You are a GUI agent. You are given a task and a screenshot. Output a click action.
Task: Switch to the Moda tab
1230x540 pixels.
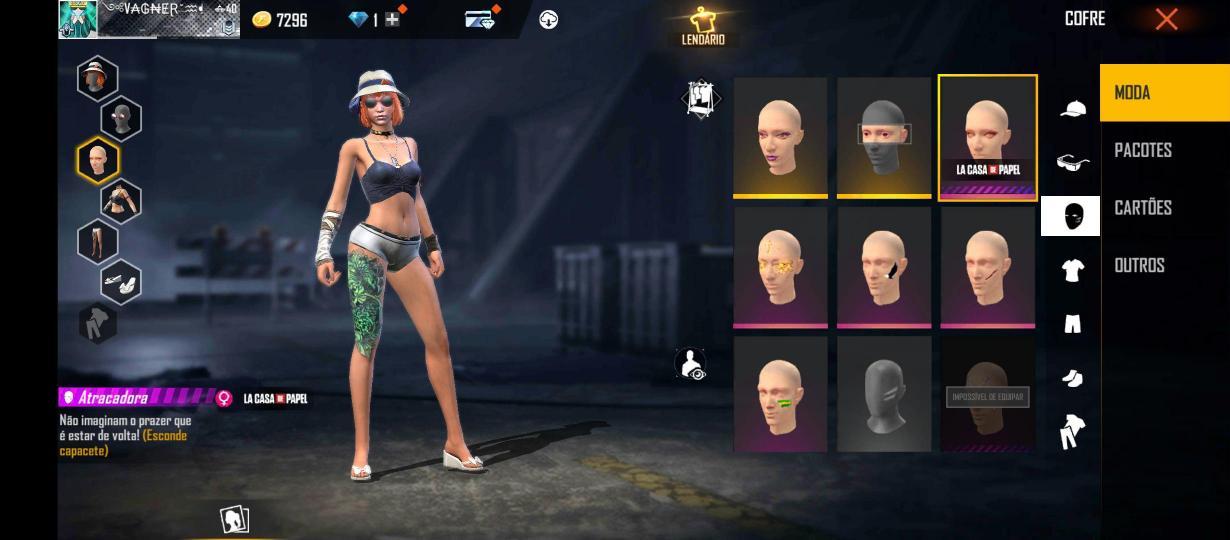(x=1164, y=93)
